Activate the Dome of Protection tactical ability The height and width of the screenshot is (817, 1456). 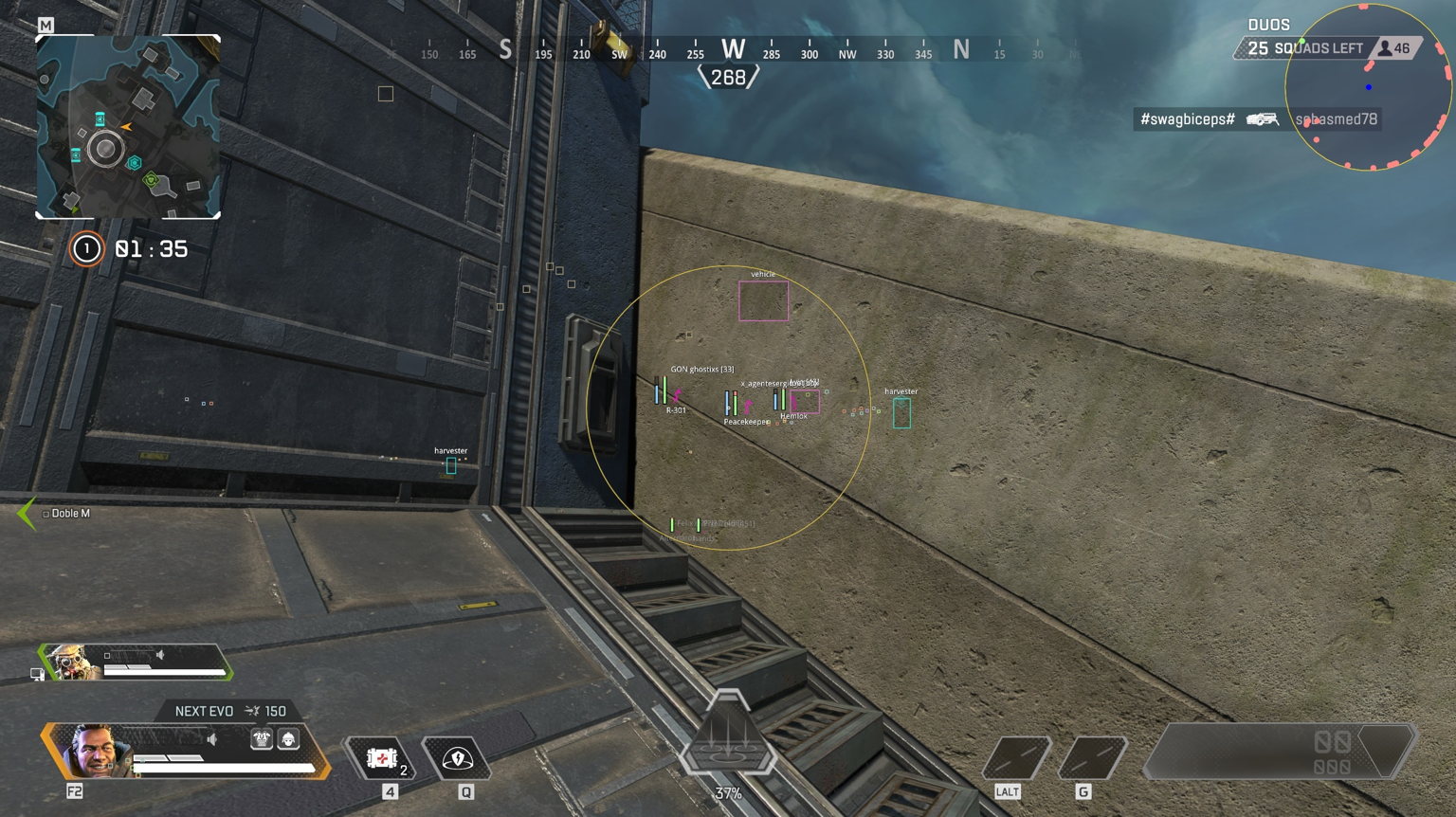(x=458, y=758)
